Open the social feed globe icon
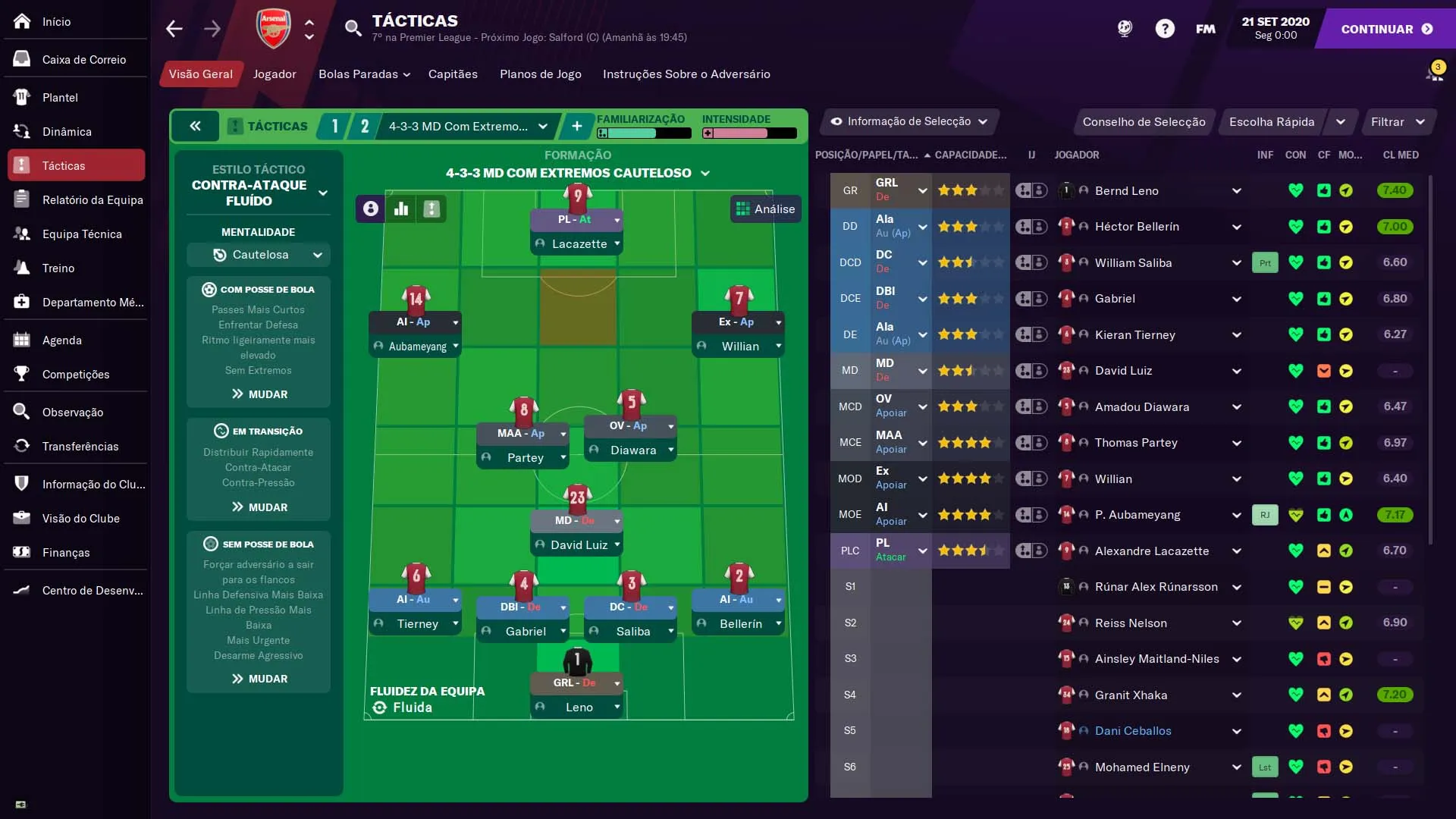Screen dimensions: 1456x819 click(x=1125, y=28)
